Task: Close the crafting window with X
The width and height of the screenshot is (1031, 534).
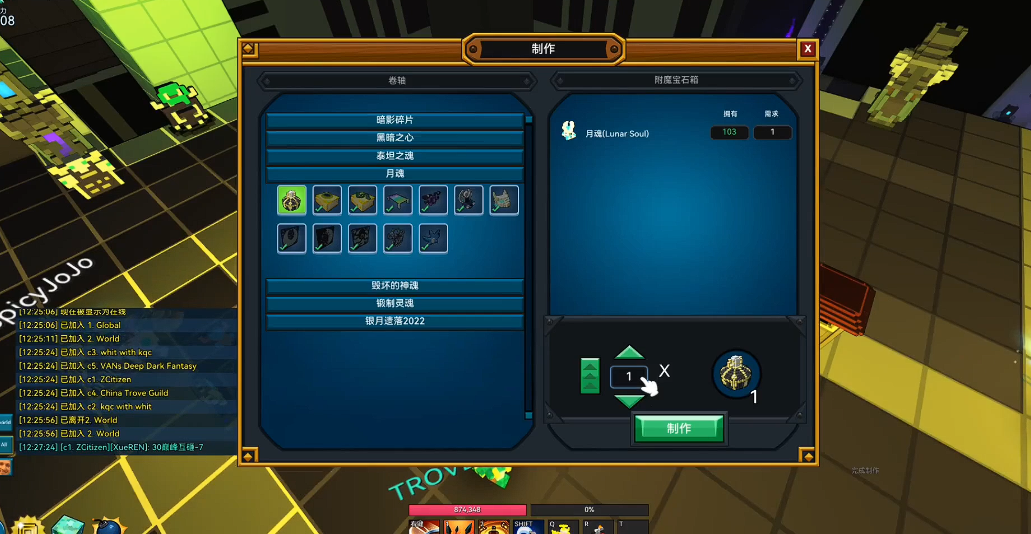Action: [807, 49]
